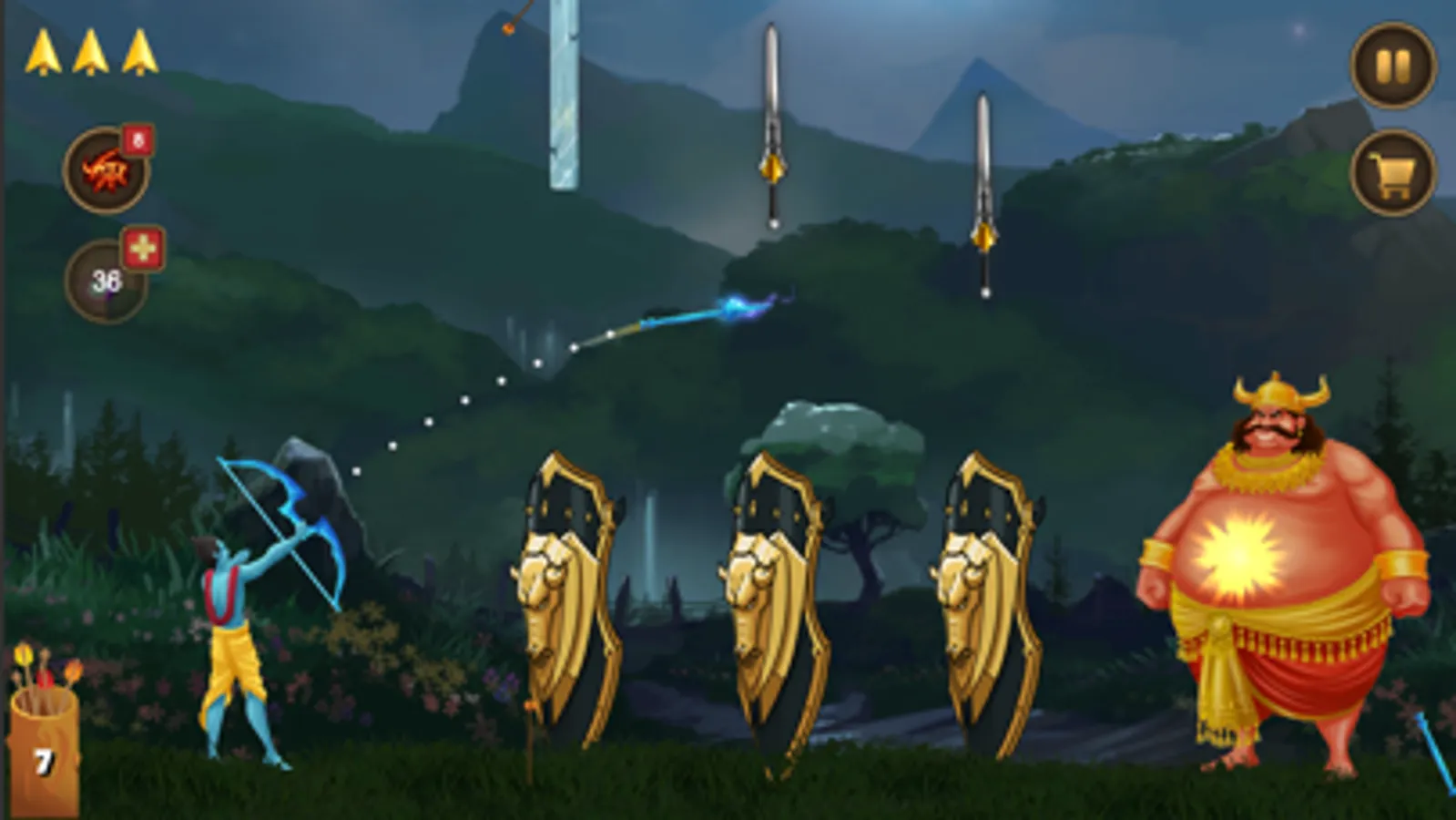This screenshot has width=1456, height=820.
Task: Use the health plus power-up showing 36
Action: coord(105,272)
